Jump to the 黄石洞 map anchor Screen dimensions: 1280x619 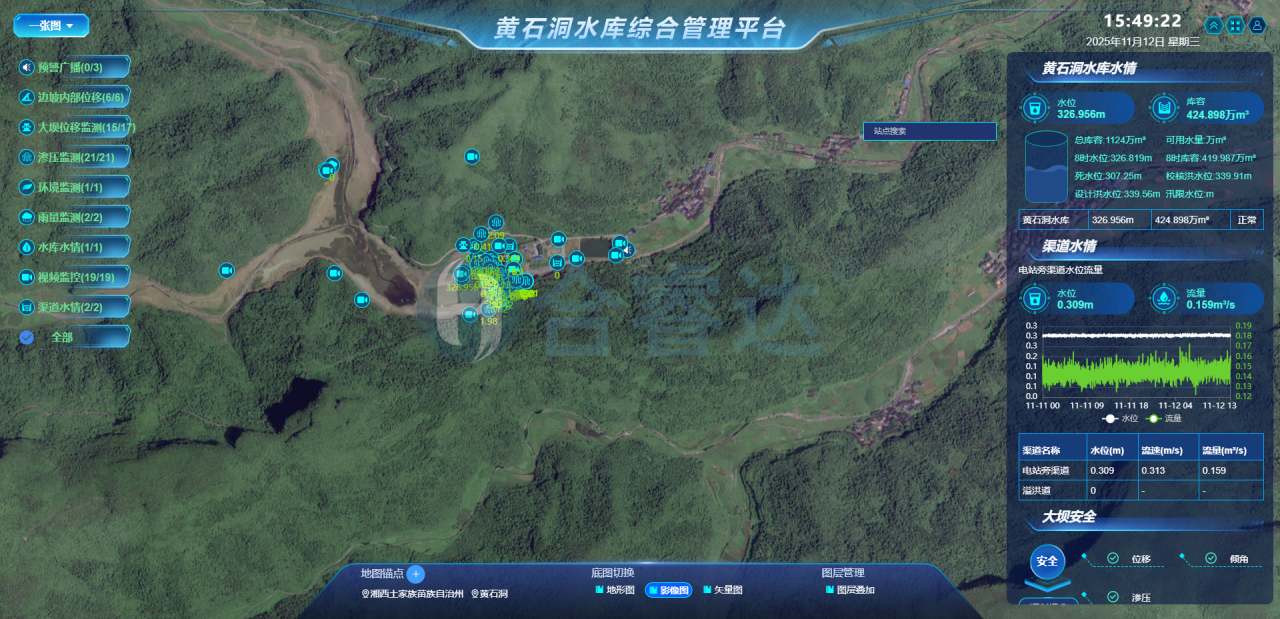click(x=490, y=594)
